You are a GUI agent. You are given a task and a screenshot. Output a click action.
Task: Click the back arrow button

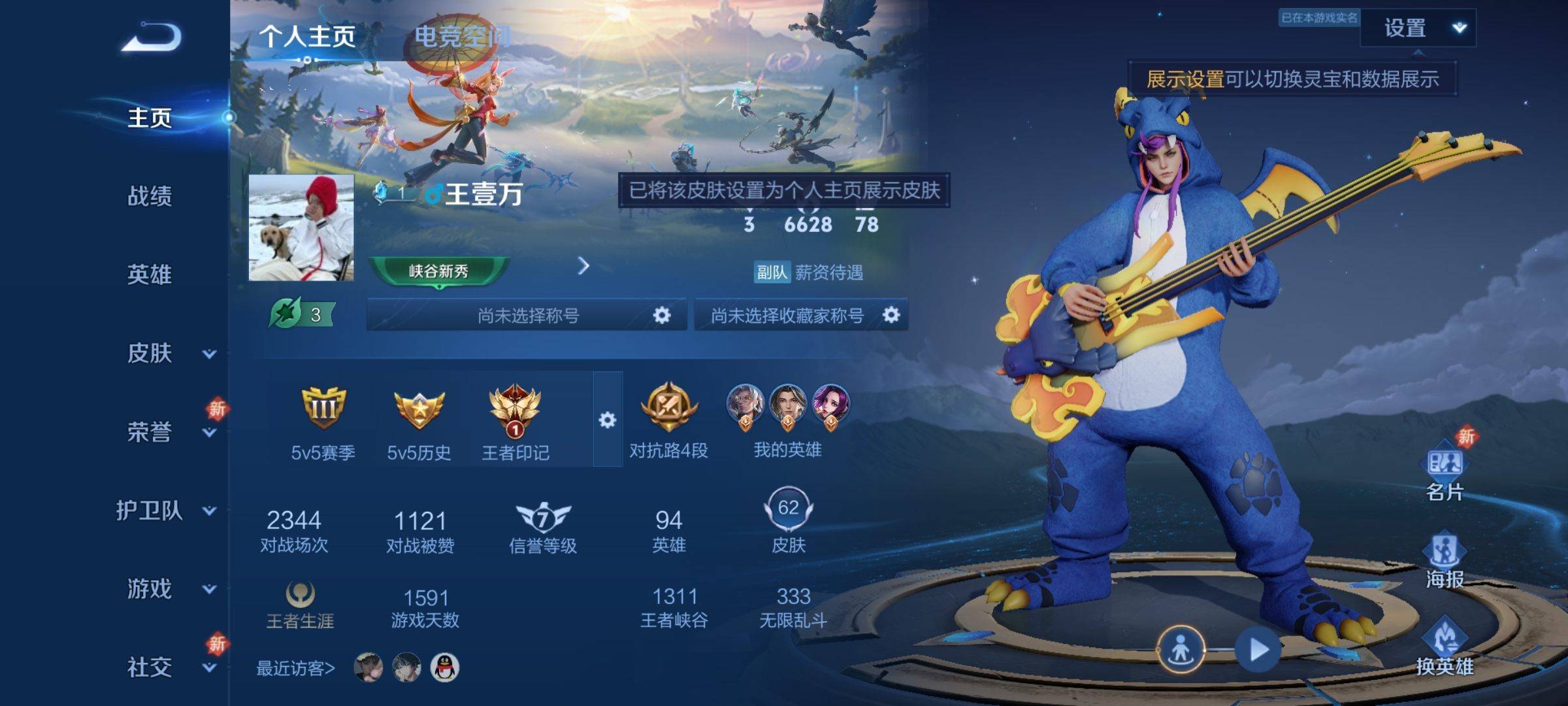(152, 37)
